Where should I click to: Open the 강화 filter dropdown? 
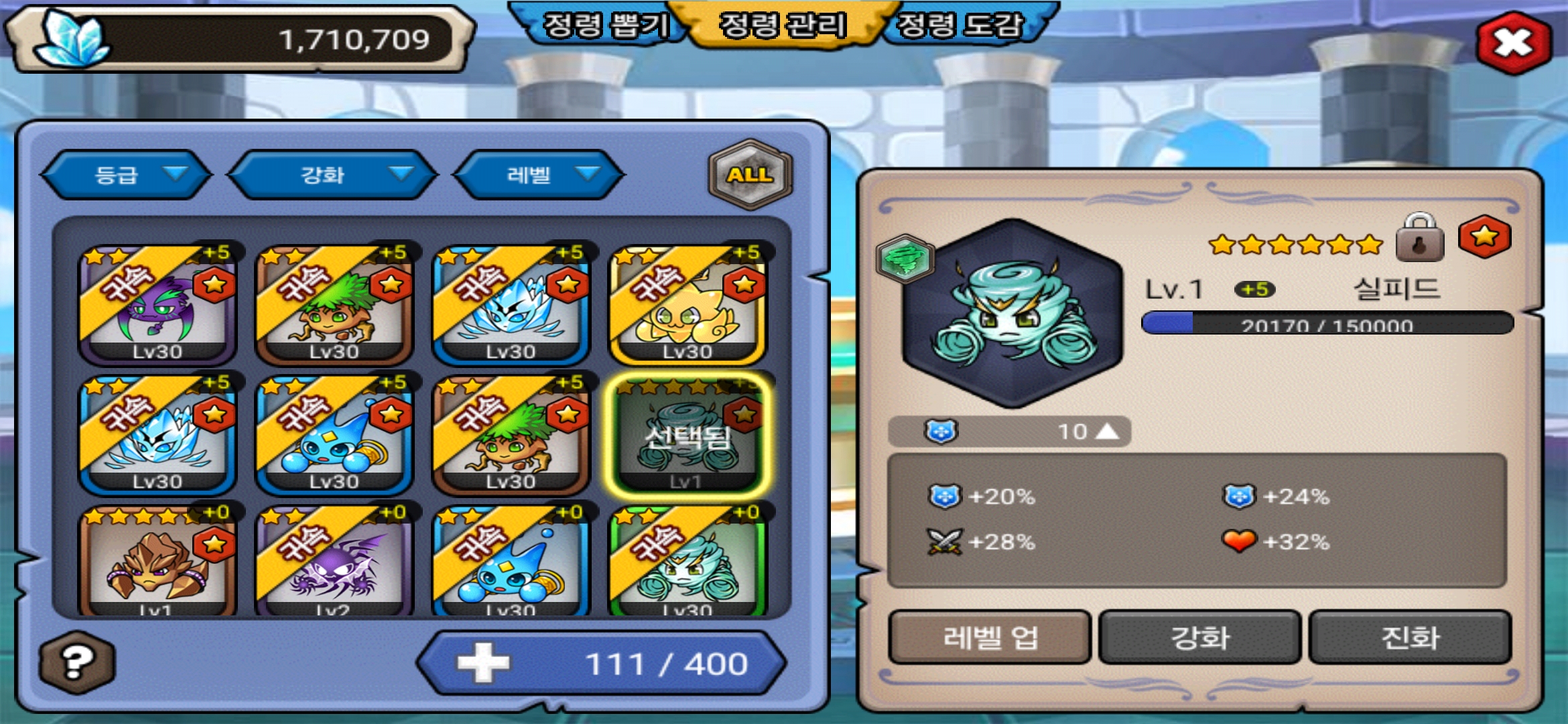332,175
